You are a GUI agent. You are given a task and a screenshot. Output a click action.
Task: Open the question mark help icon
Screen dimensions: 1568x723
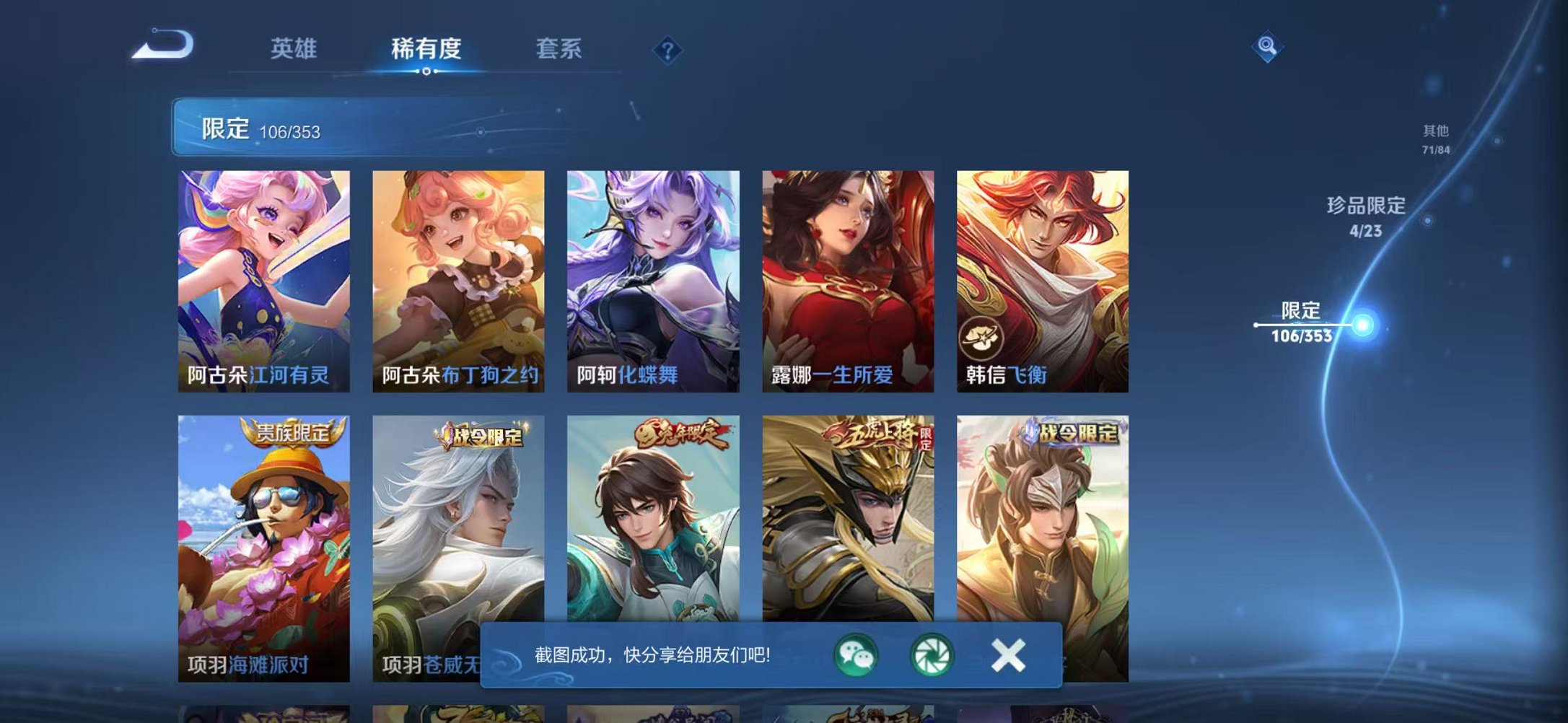pyautogui.click(x=668, y=50)
